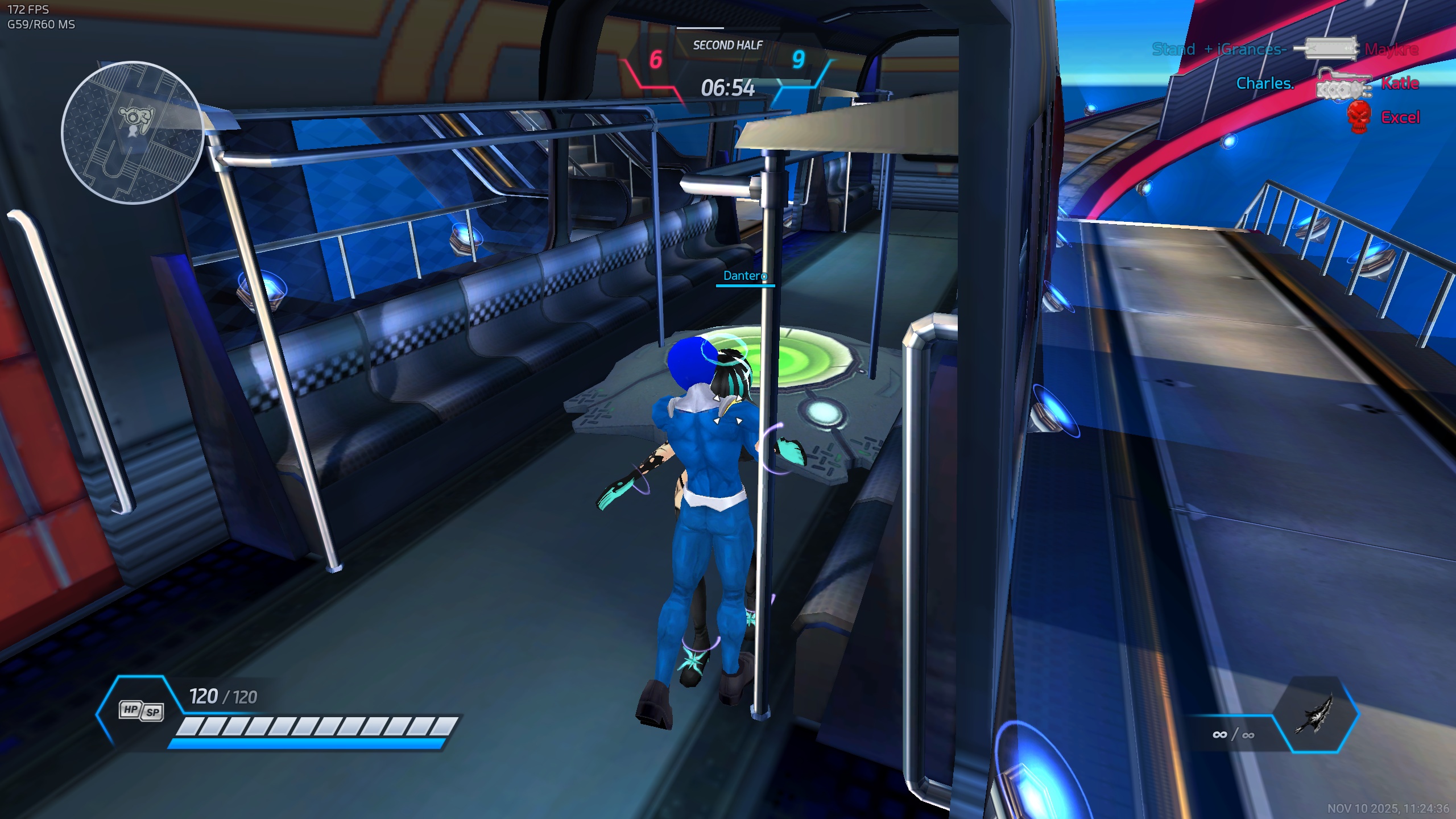
Task: Click the circular minimap
Action: tap(133, 133)
